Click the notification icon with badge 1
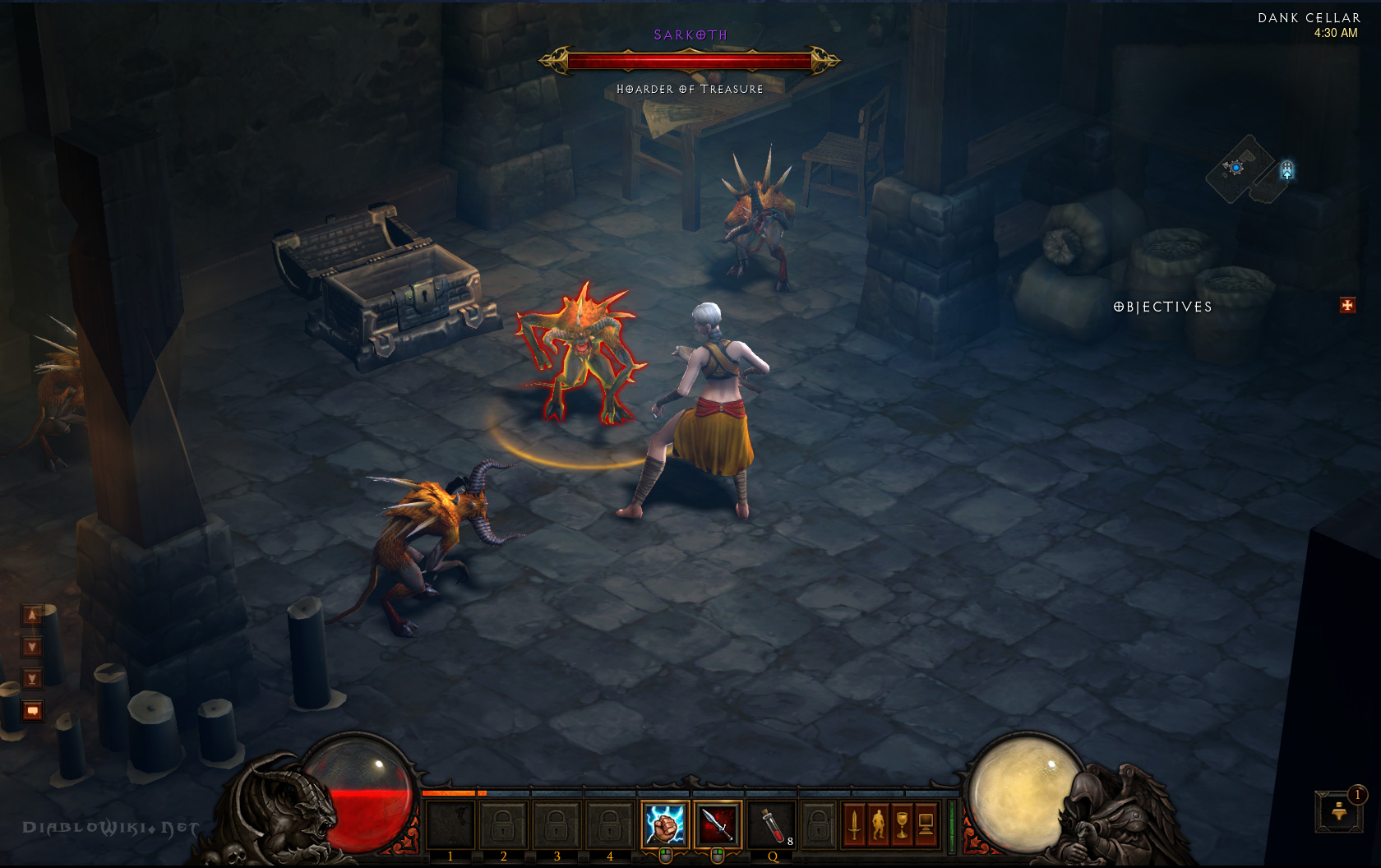Screen dimensions: 1381x868 click(x=1339, y=810)
